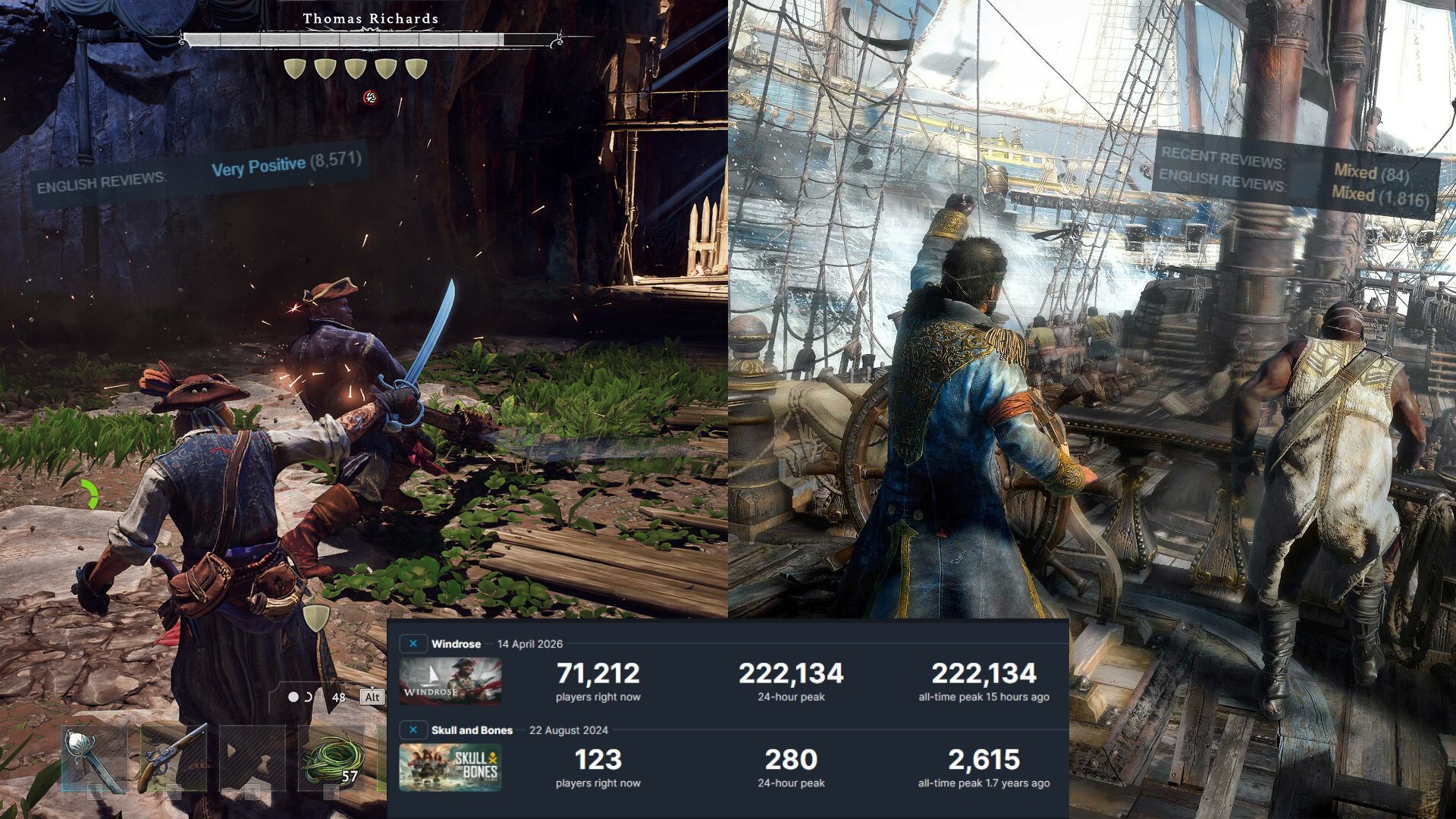Click the 71,212 players right now statistic
This screenshot has width=1456, height=819.
tap(598, 673)
